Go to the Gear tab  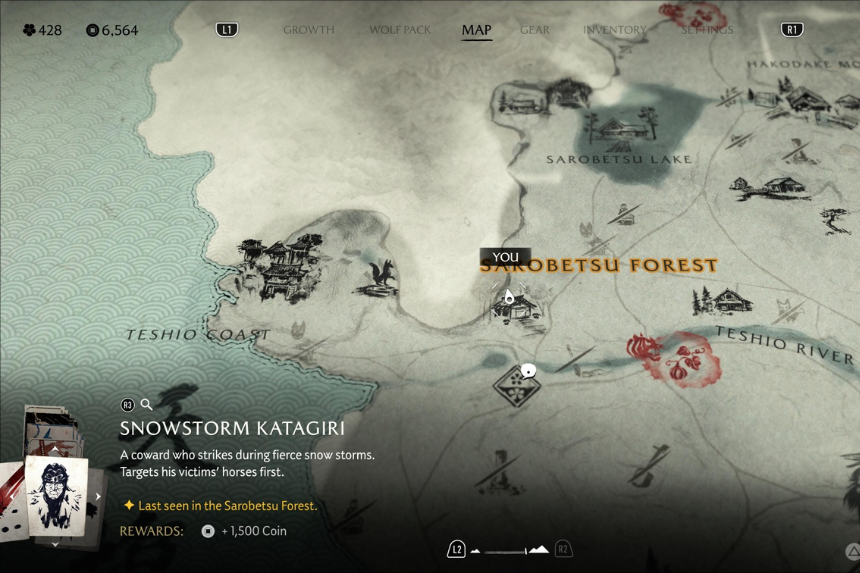pyautogui.click(x=535, y=30)
